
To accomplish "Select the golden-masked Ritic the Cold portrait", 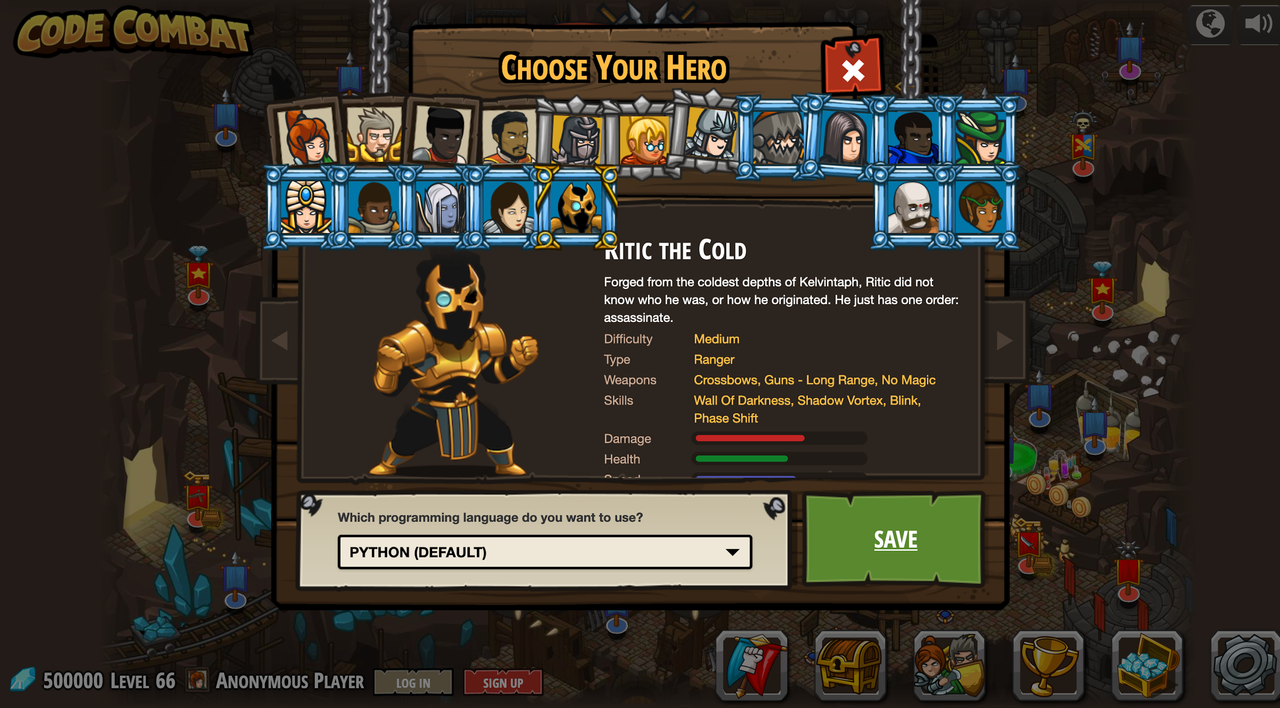I will click(x=575, y=207).
